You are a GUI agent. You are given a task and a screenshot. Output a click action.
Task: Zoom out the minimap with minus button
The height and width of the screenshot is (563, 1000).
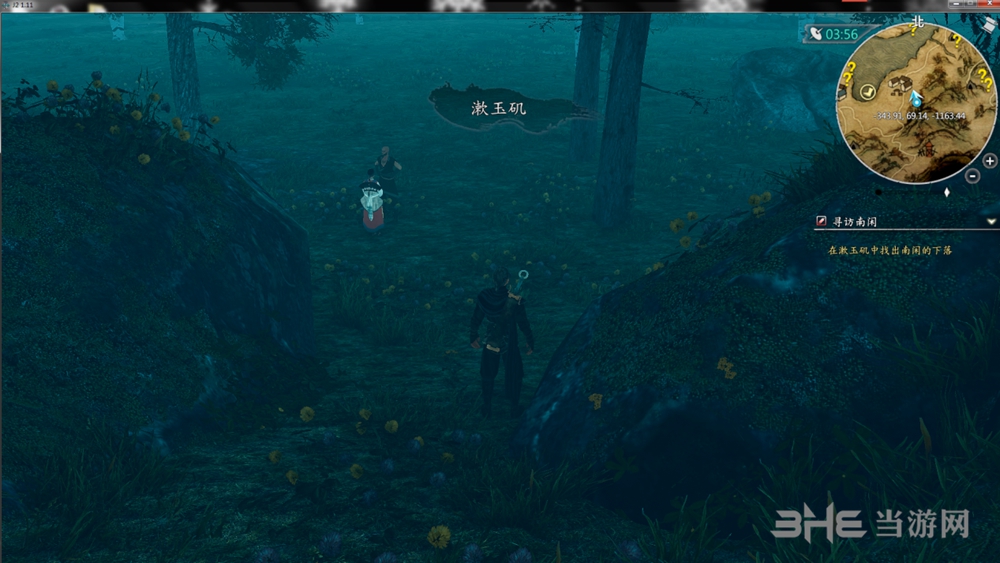[973, 176]
